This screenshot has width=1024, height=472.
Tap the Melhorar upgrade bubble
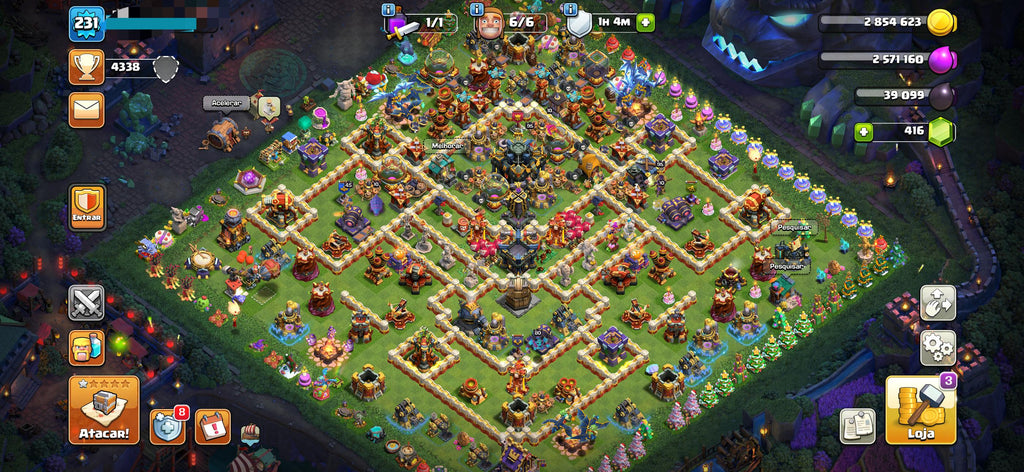pos(446,146)
